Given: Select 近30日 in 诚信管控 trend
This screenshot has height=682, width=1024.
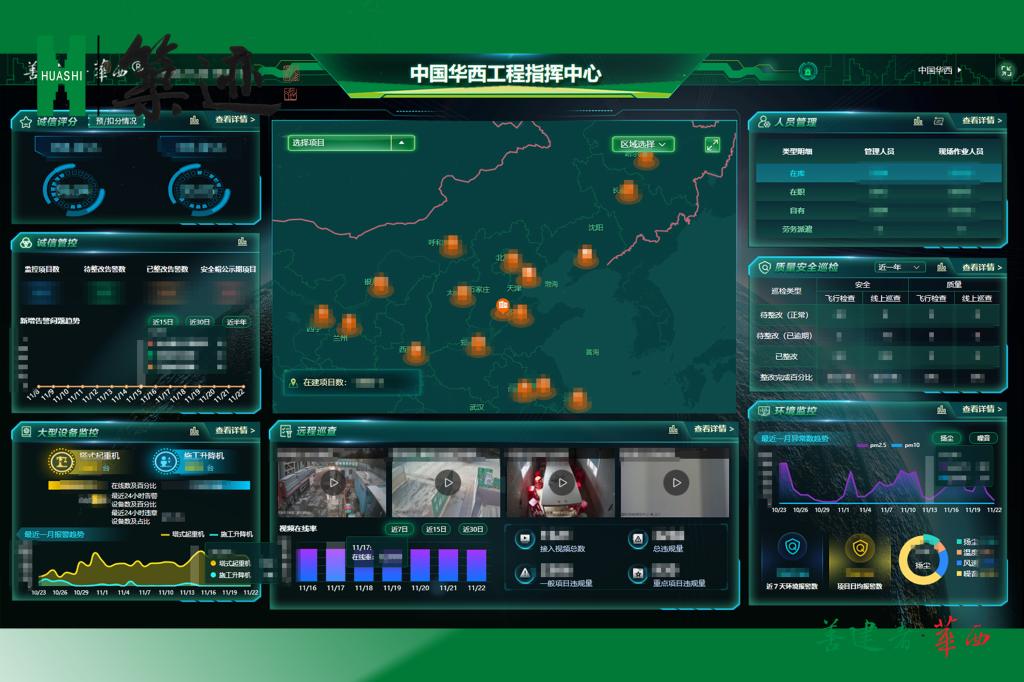Looking at the screenshot, I should pos(200,322).
